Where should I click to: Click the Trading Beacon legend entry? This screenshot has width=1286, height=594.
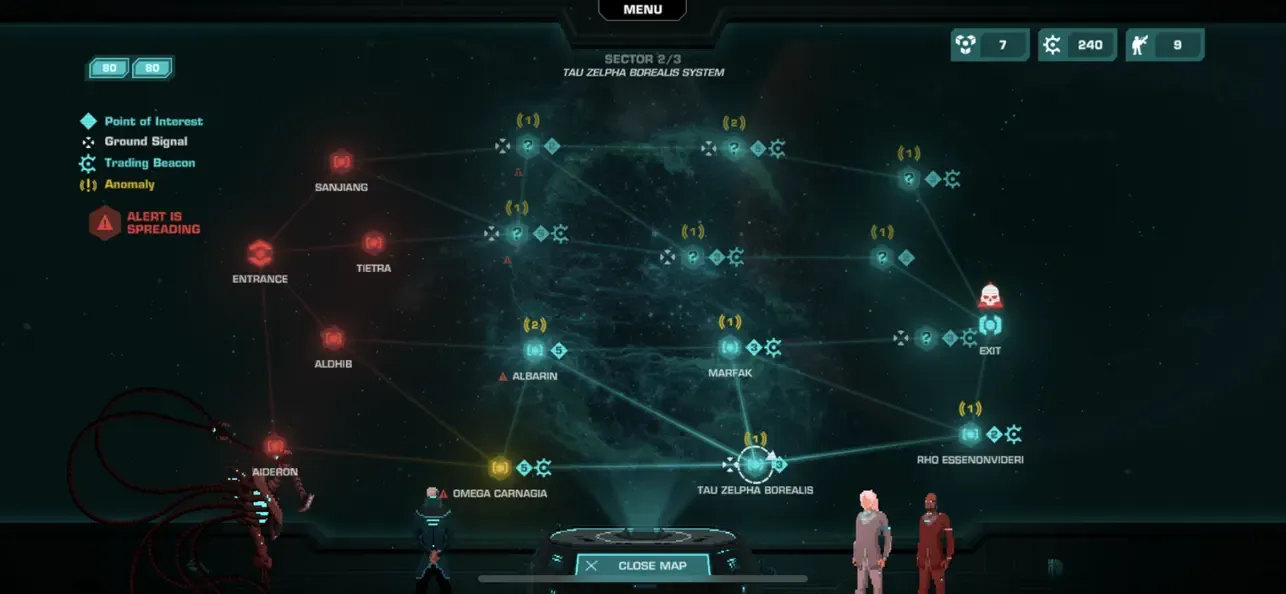pos(149,163)
